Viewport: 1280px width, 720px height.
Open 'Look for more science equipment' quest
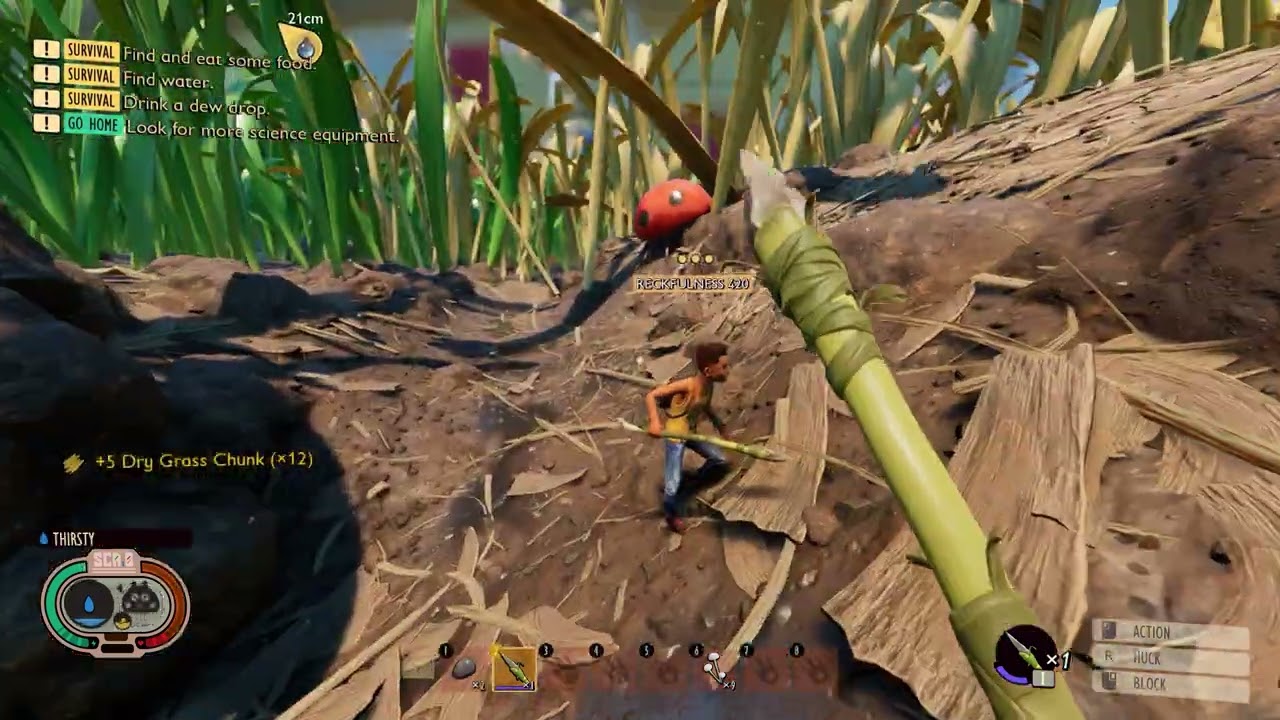260,134
